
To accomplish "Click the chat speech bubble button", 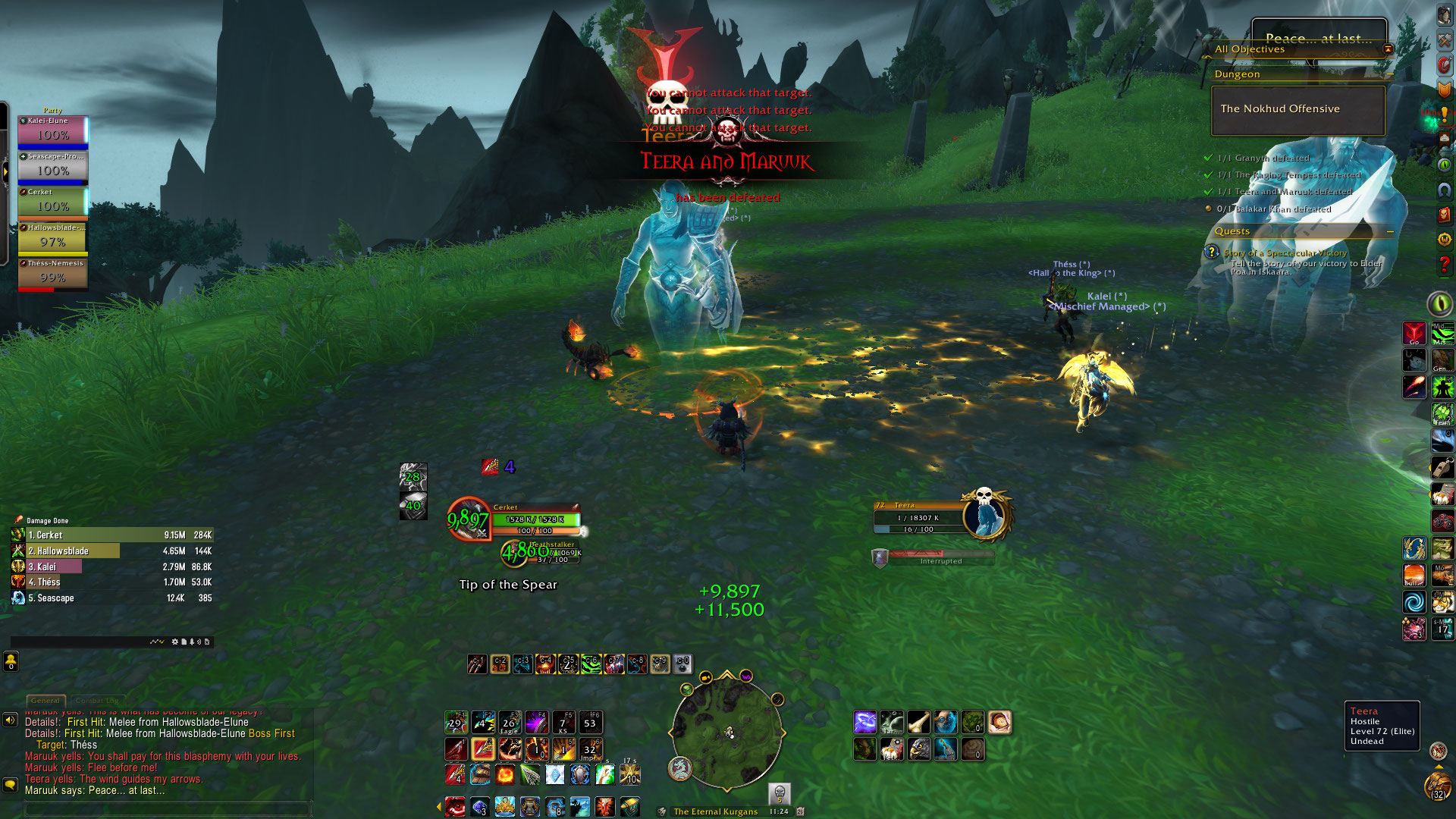I will click(x=10, y=784).
